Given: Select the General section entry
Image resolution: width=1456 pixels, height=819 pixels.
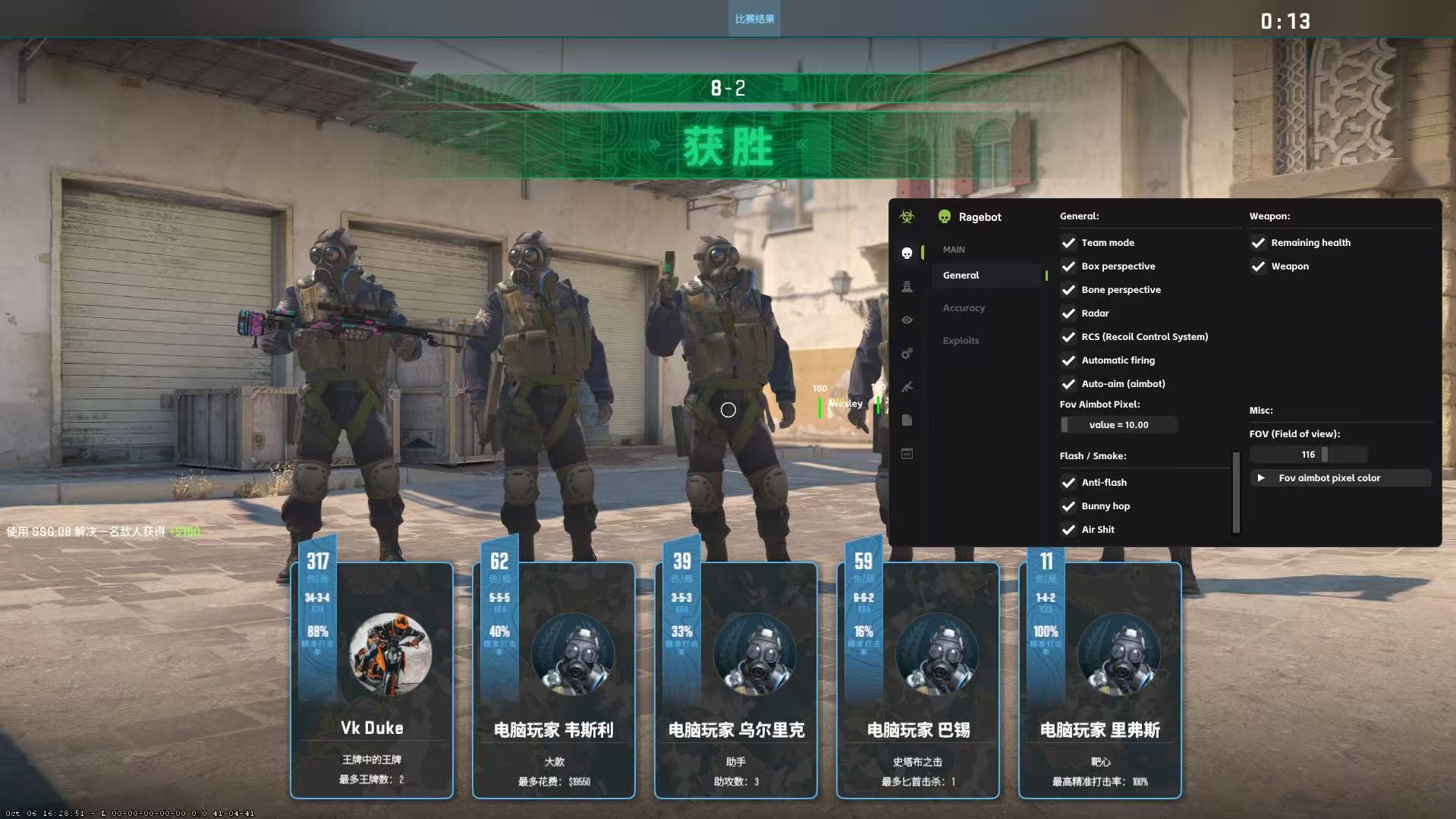Looking at the screenshot, I should (961, 276).
